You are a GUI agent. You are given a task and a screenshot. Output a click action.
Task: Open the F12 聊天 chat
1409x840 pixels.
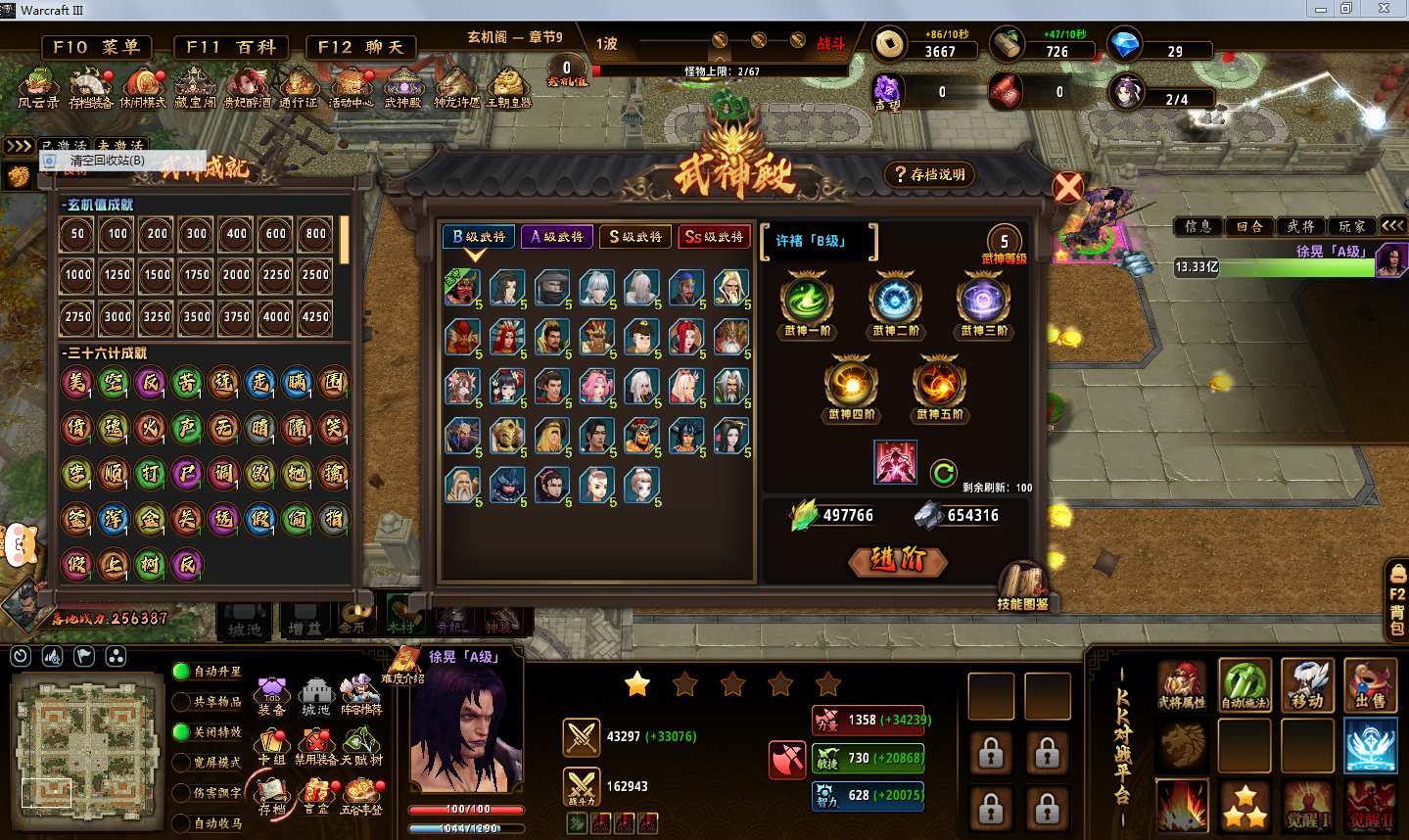click(x=360, y=47)
